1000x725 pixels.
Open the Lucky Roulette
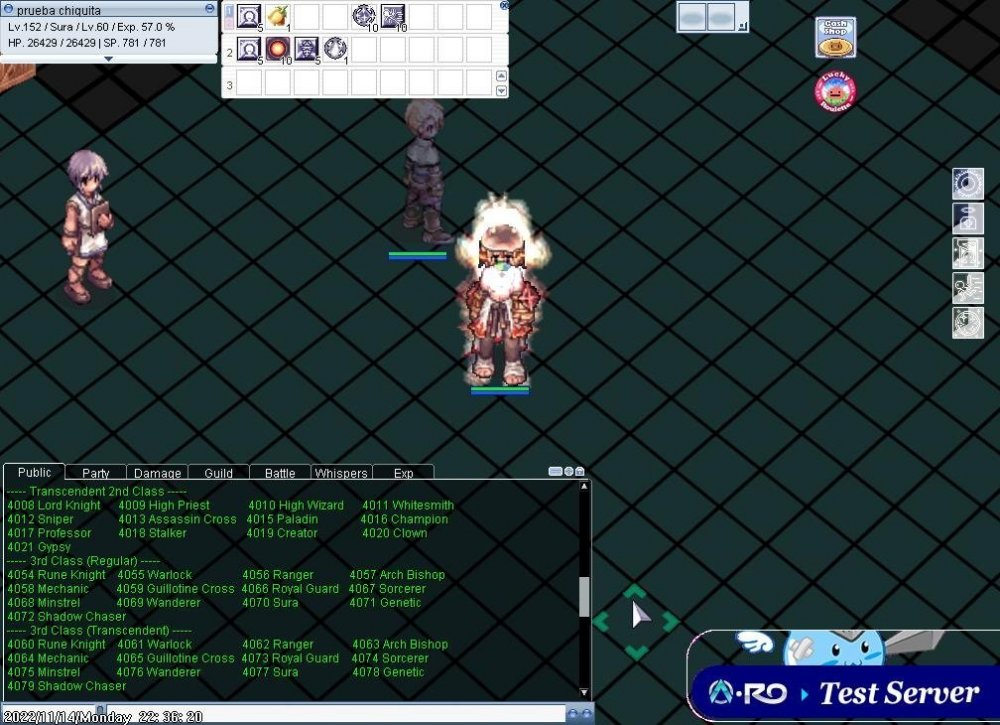(x=835, y=92)
